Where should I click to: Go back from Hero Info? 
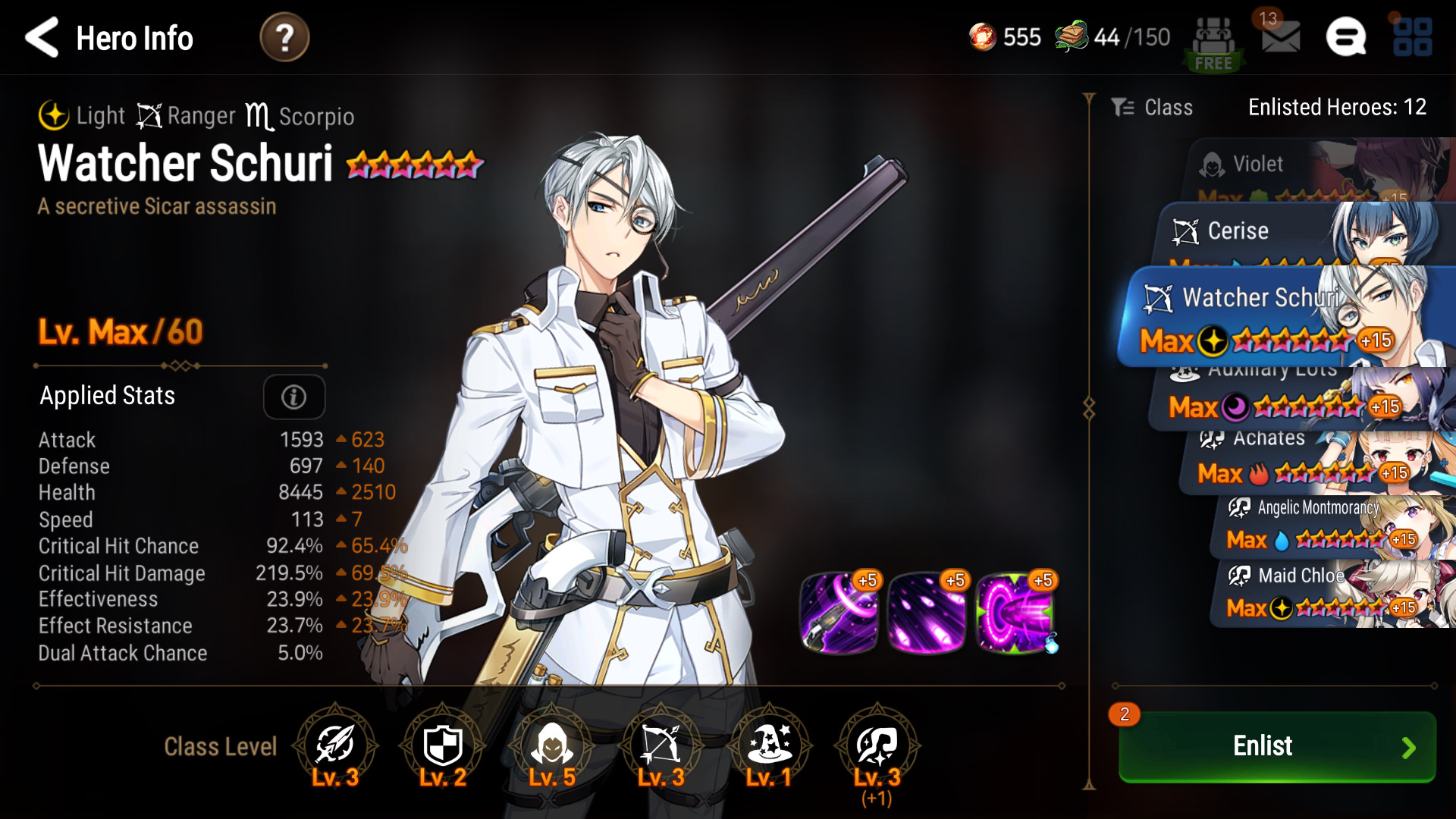coord(42,38)
